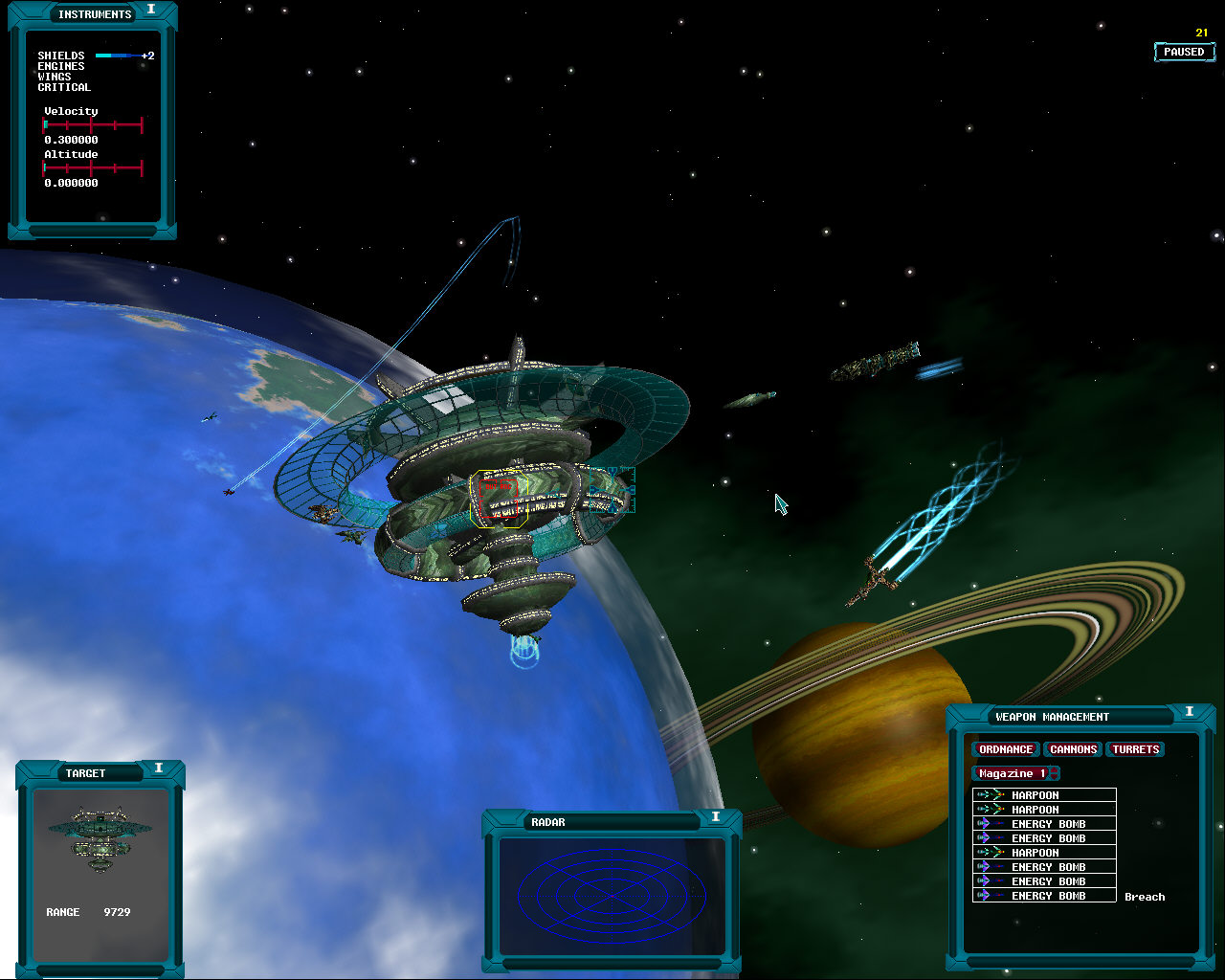Click the Instruments panel title

point(94,14)
